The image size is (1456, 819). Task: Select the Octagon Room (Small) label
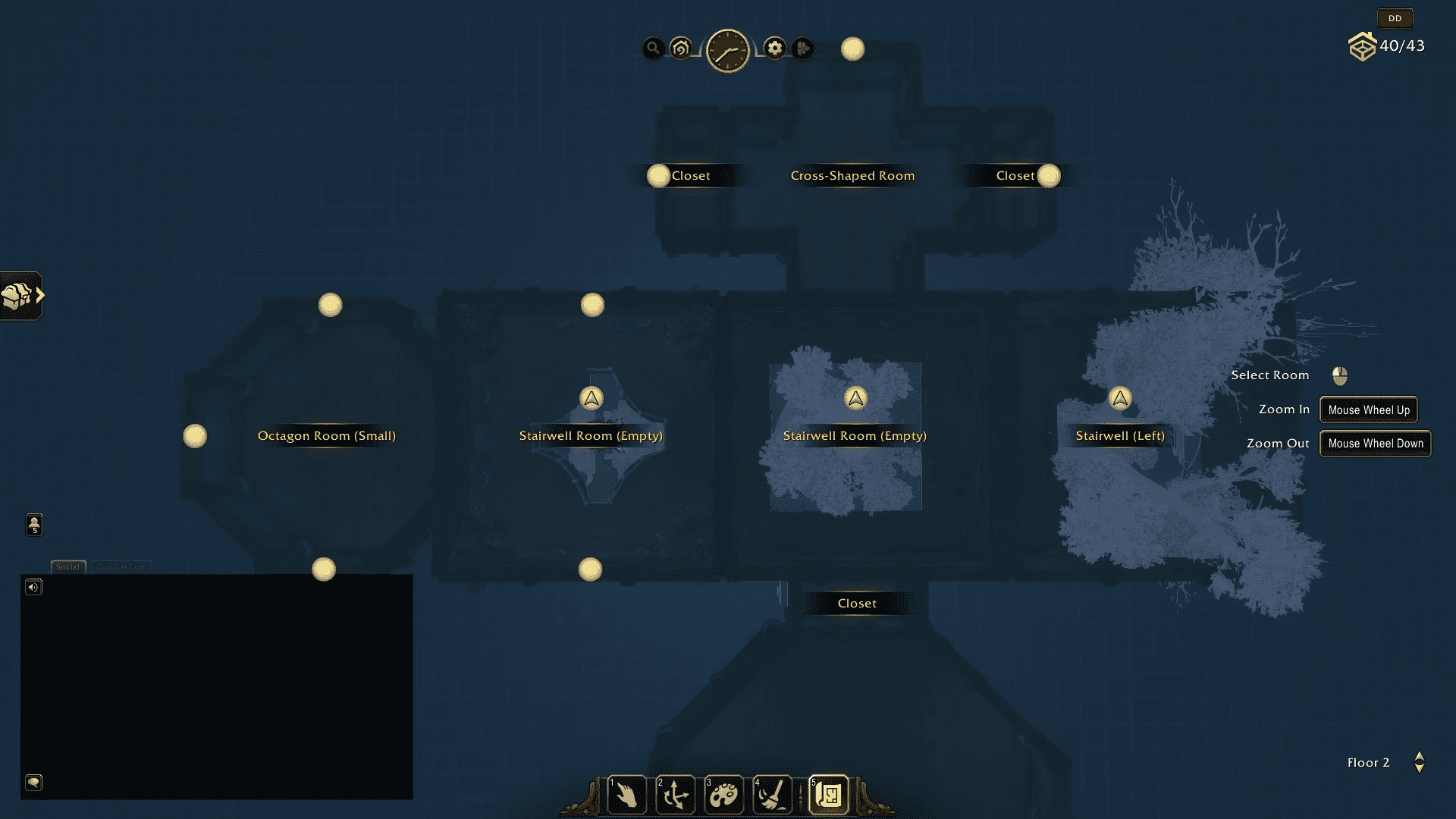[x=326, y=436]
